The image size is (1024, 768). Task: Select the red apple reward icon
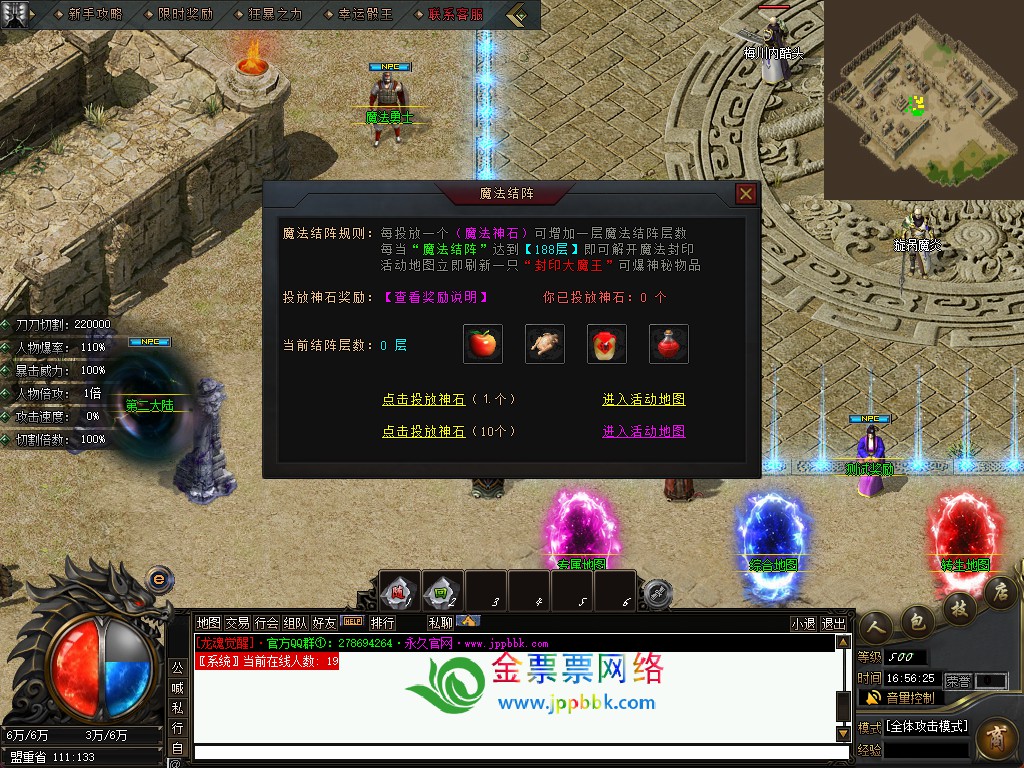tap(483, 345)
